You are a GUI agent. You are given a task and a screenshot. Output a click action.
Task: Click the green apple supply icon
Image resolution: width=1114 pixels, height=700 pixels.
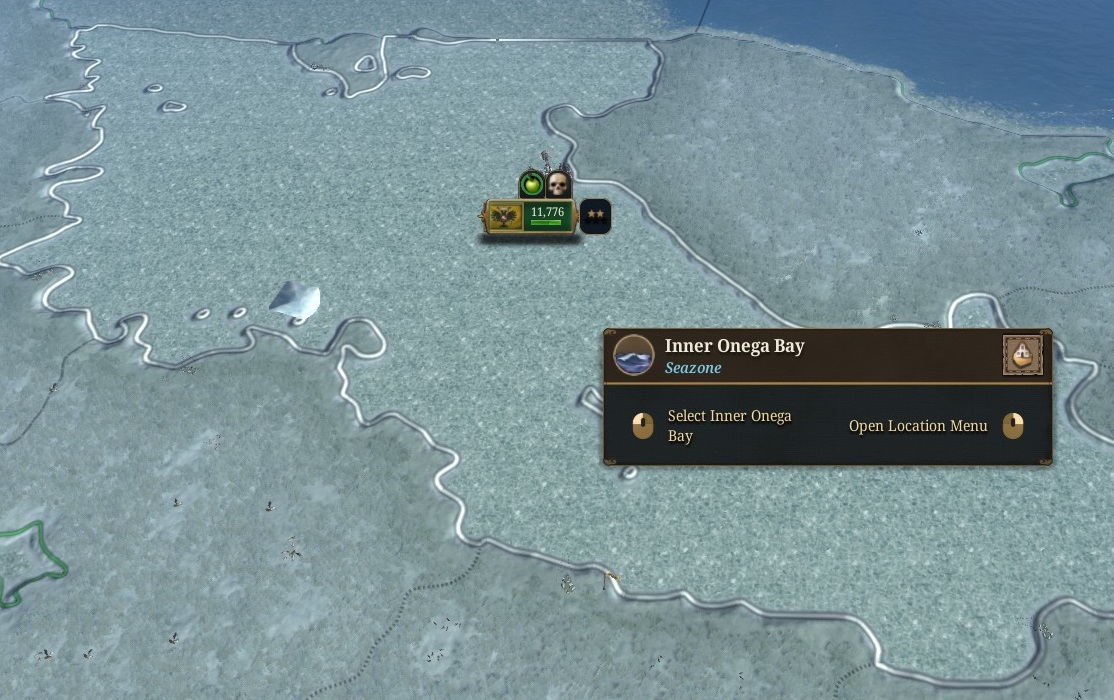pos(532,185)
